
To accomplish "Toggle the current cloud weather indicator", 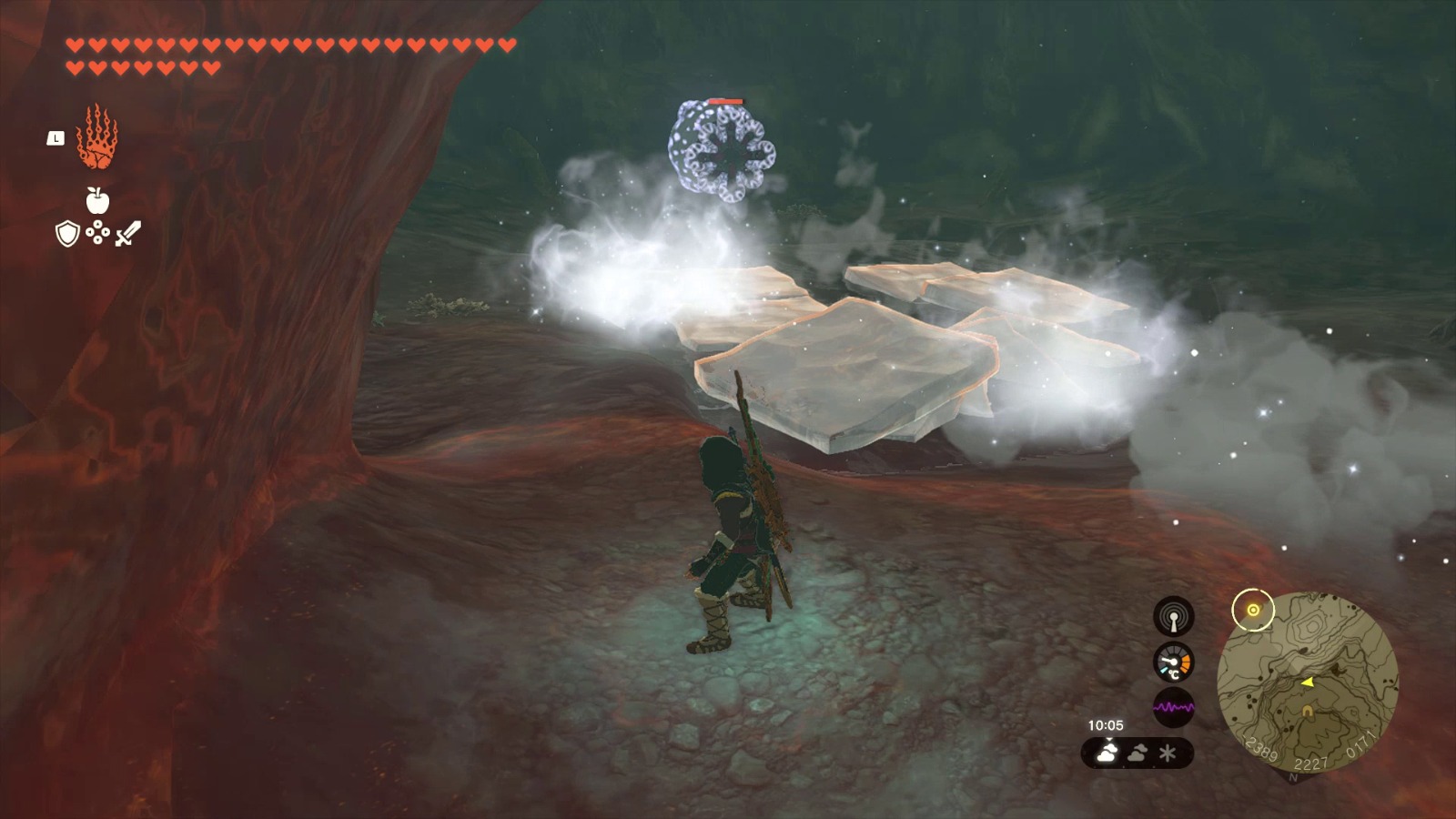I will coord(1108,753).
